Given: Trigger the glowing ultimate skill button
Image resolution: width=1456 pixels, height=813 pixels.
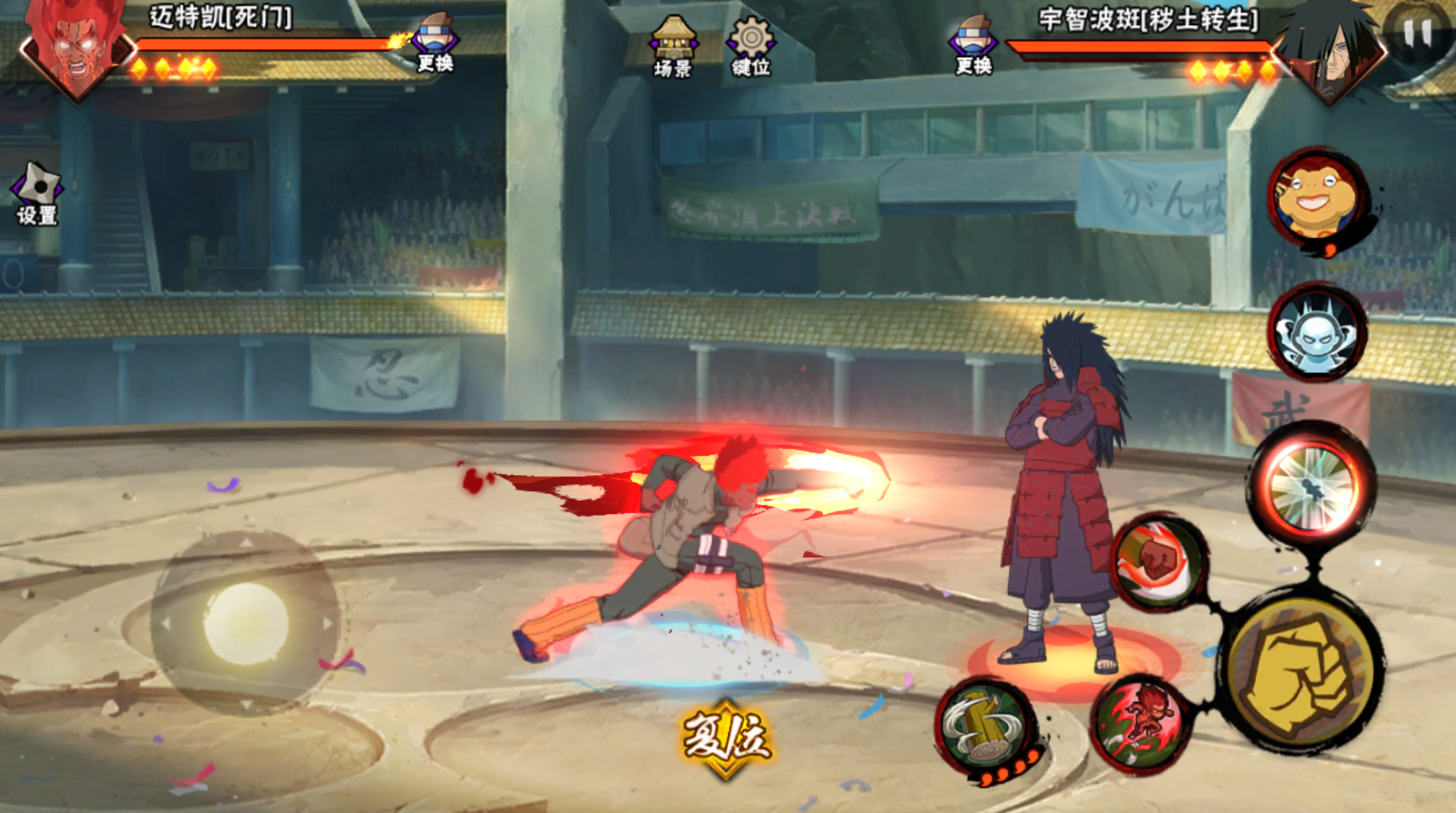Looking at the screenshot, I should [x=1313, y=486].
